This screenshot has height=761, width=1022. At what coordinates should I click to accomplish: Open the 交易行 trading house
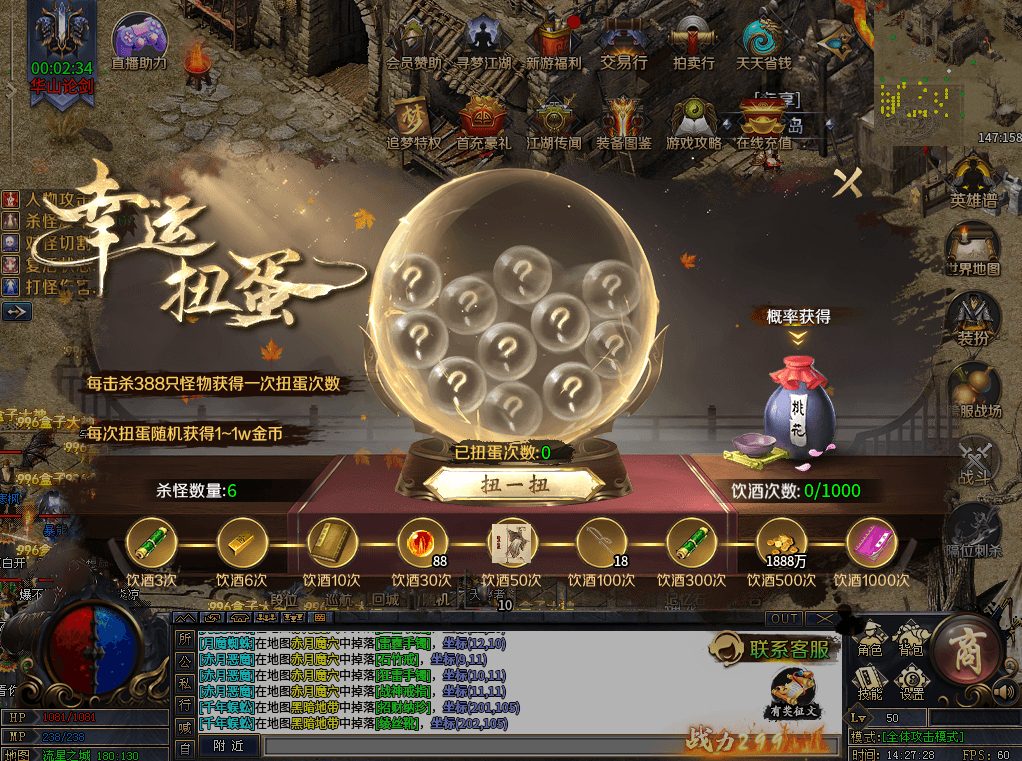pos(623,43)
